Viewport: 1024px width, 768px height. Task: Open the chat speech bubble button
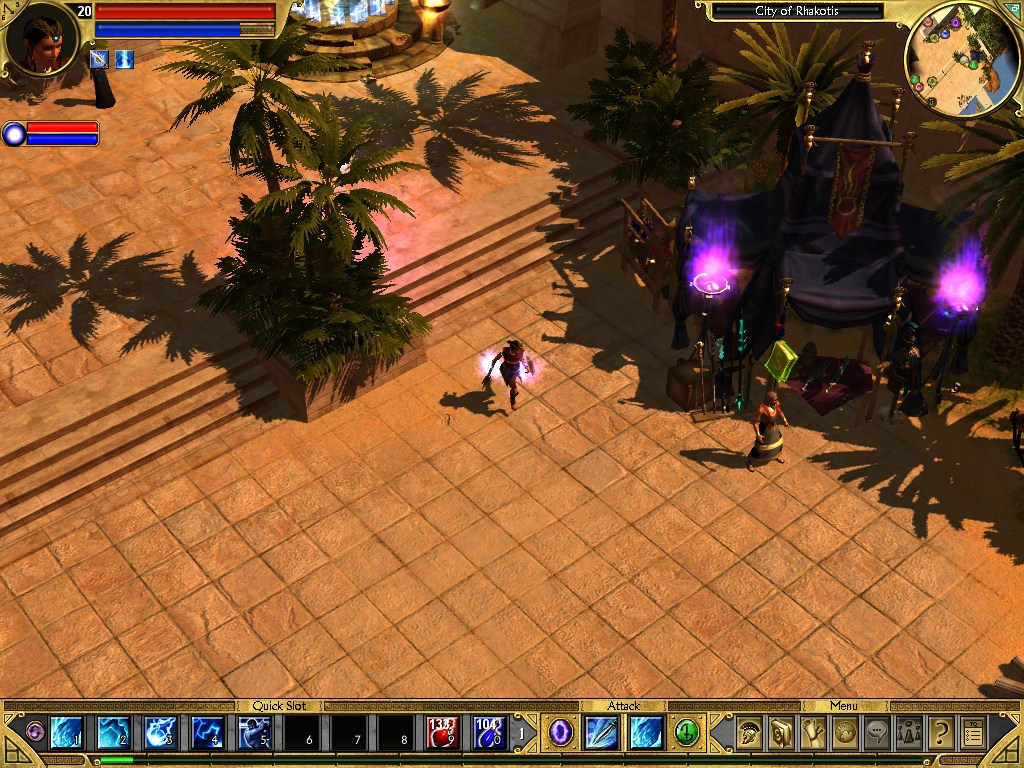point(877,734)
